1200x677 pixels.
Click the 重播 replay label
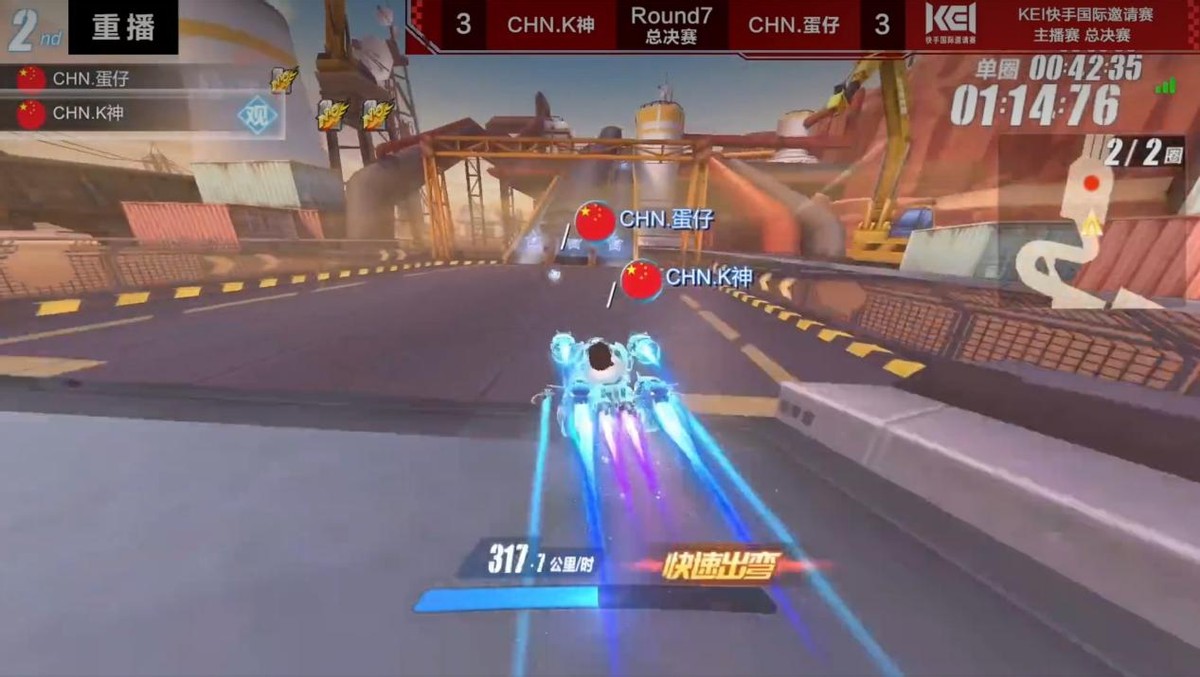tap(123, 27)
